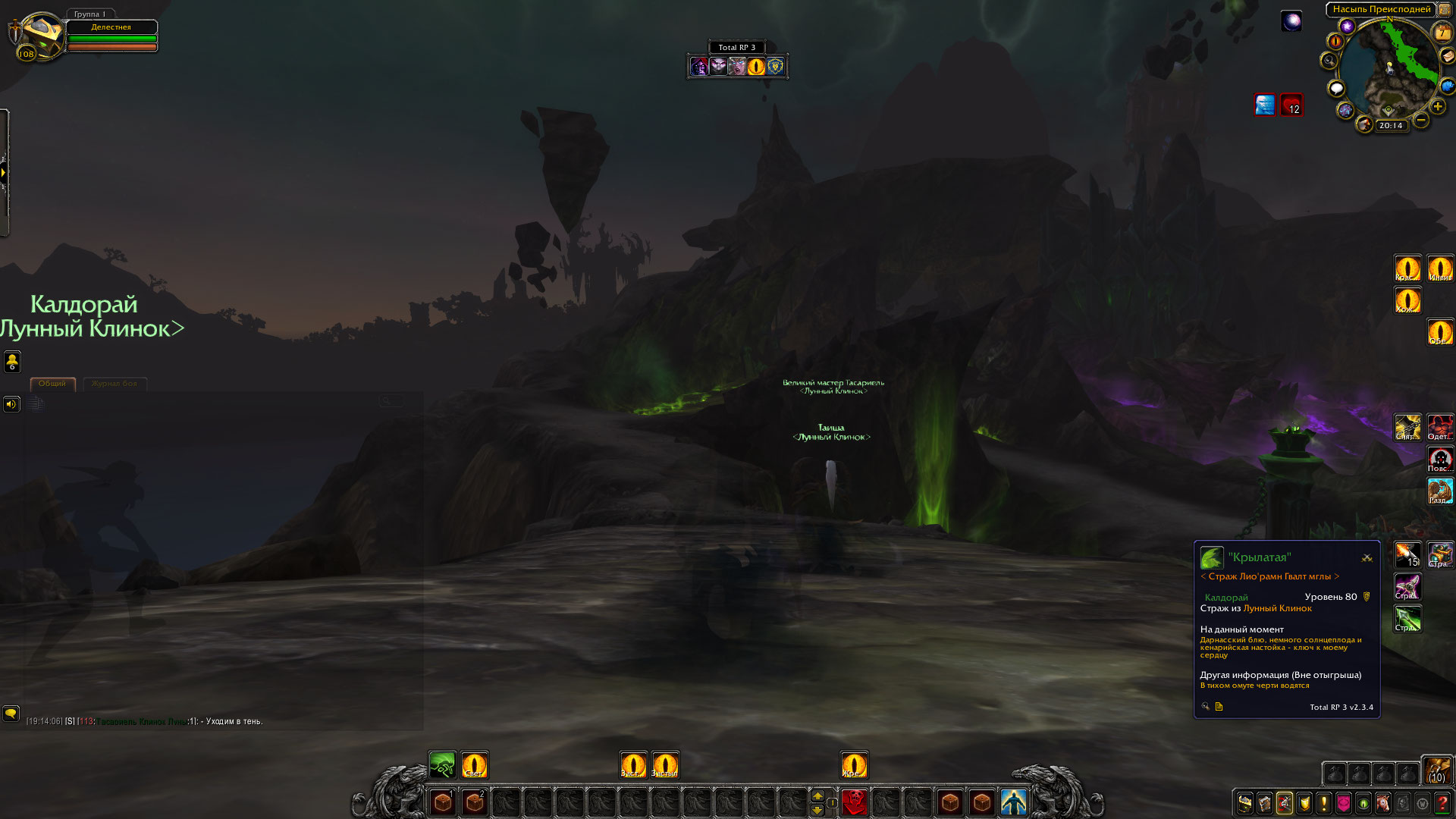Open the world map button beside the zone name
Screen dimensions: 1456x819
click(x=1445, y=10)
